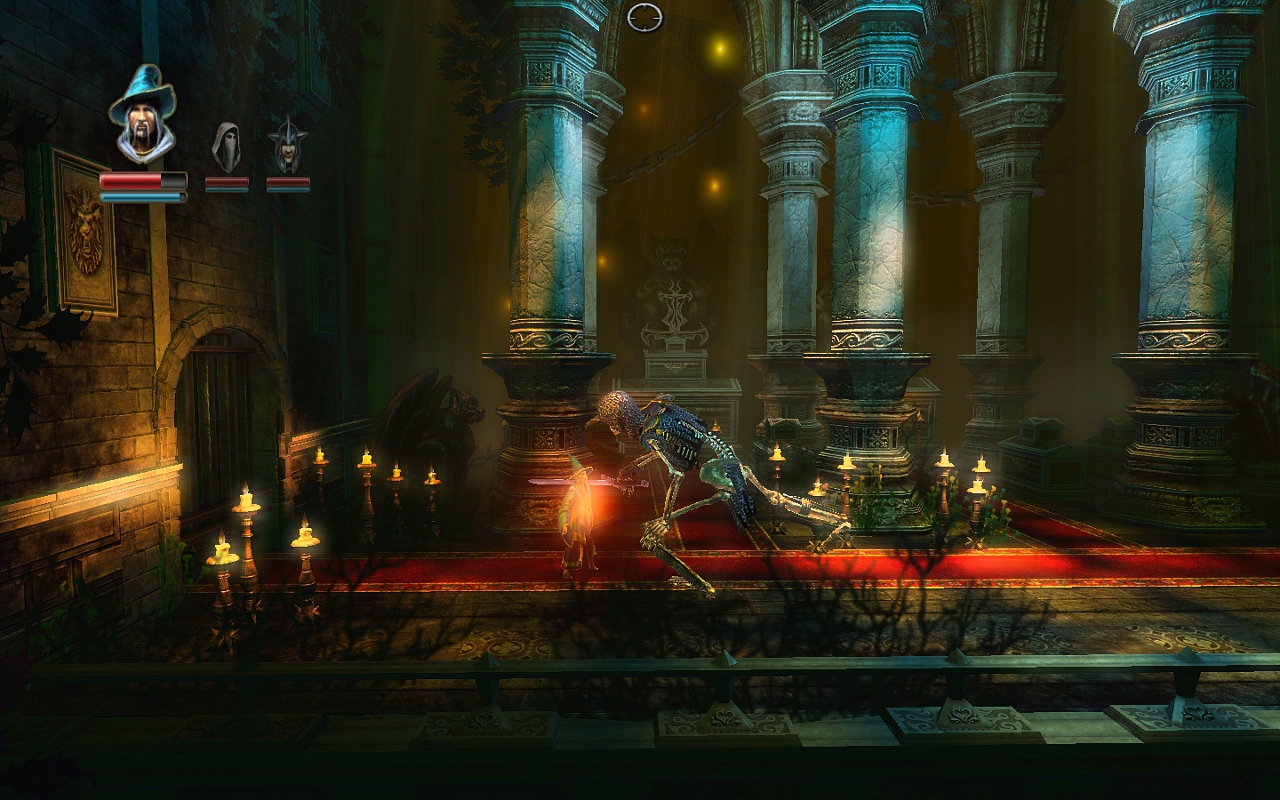
Task: Choose the helmeted knight portrait
Action: (x=287, y=146)
